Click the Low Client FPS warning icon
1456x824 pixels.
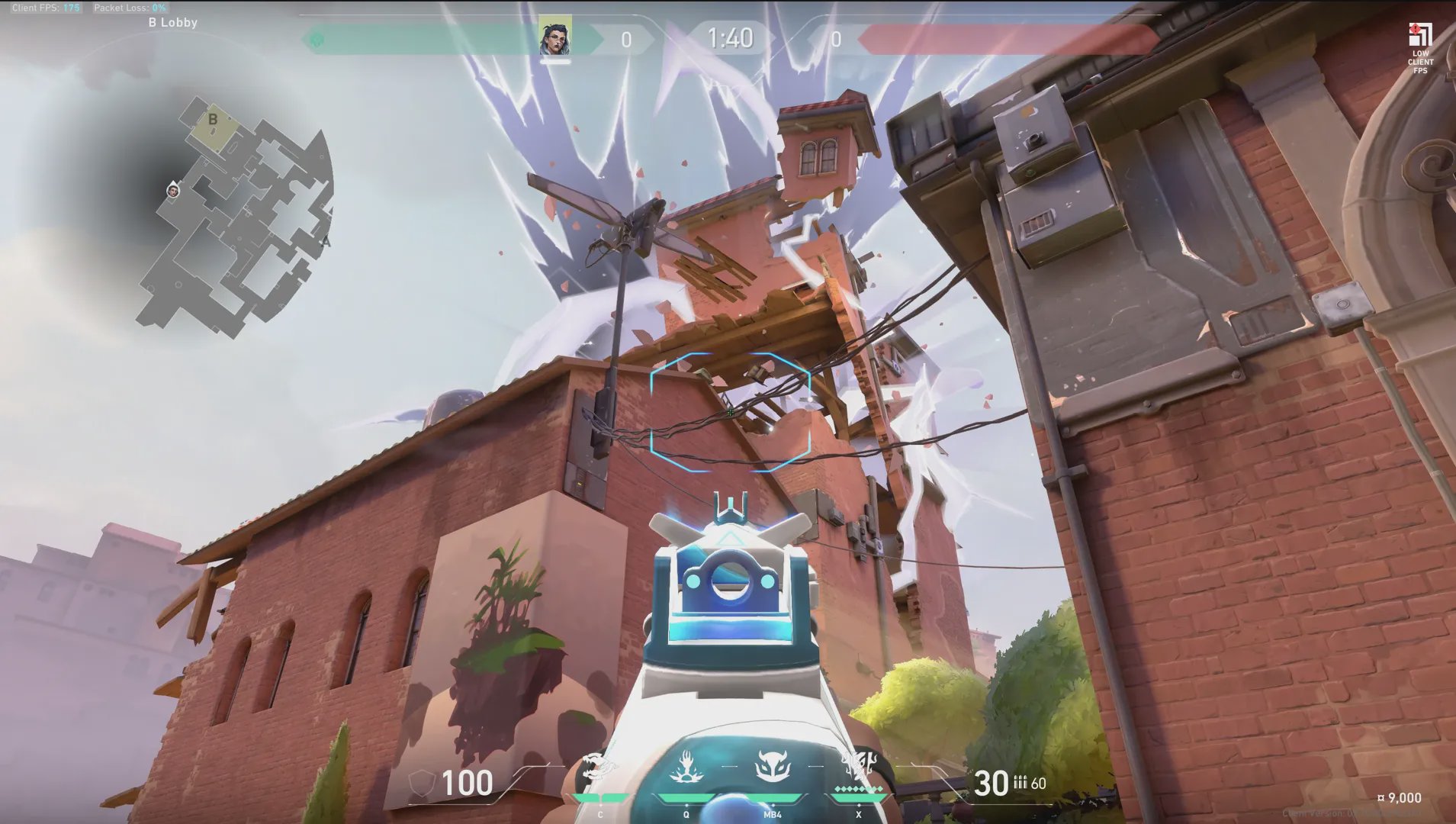click(1419, 47)
